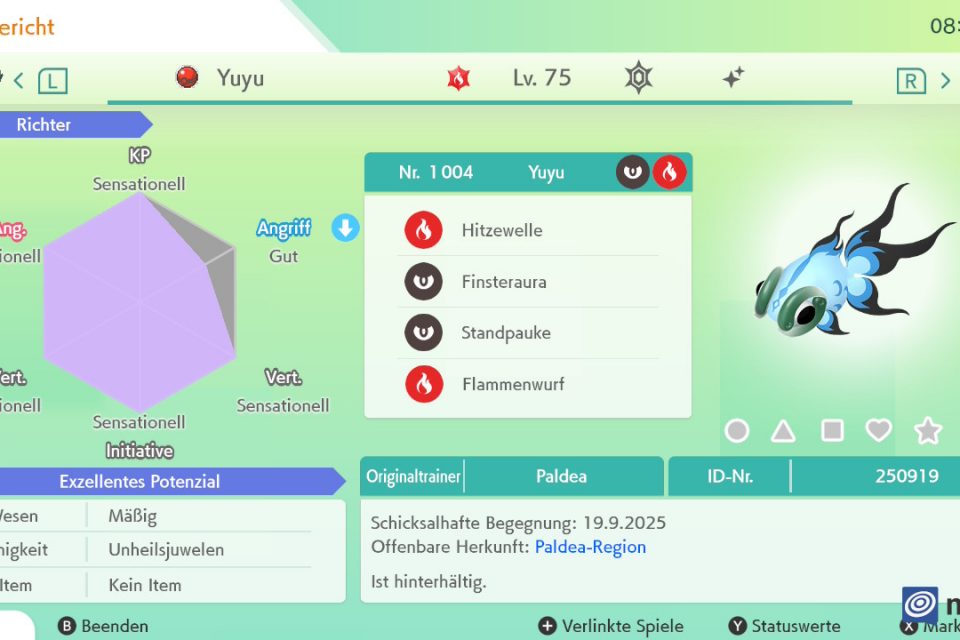Go to the next Pokémon with right arrow
Viewport: 960px width, 640px height.
945,80
